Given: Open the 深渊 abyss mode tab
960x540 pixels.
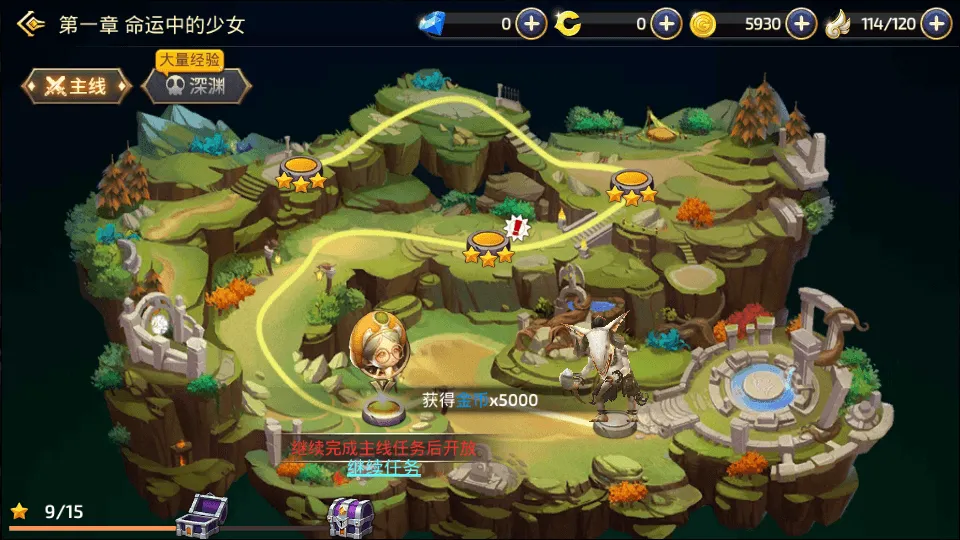Looking at the screenshot, I should click(194, 86).
